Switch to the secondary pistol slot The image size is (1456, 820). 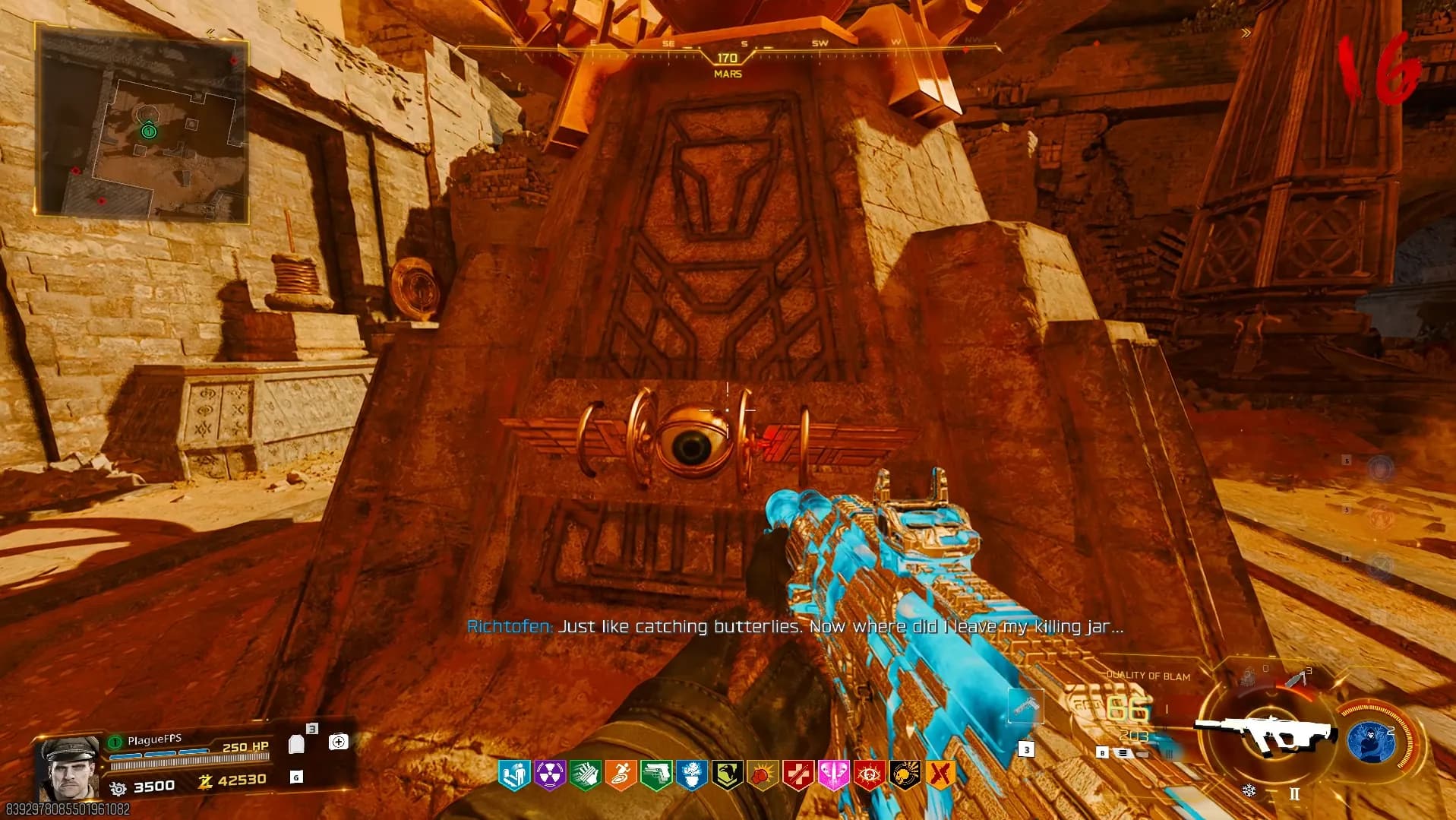pyautogui.click(x=1026, y=707)
